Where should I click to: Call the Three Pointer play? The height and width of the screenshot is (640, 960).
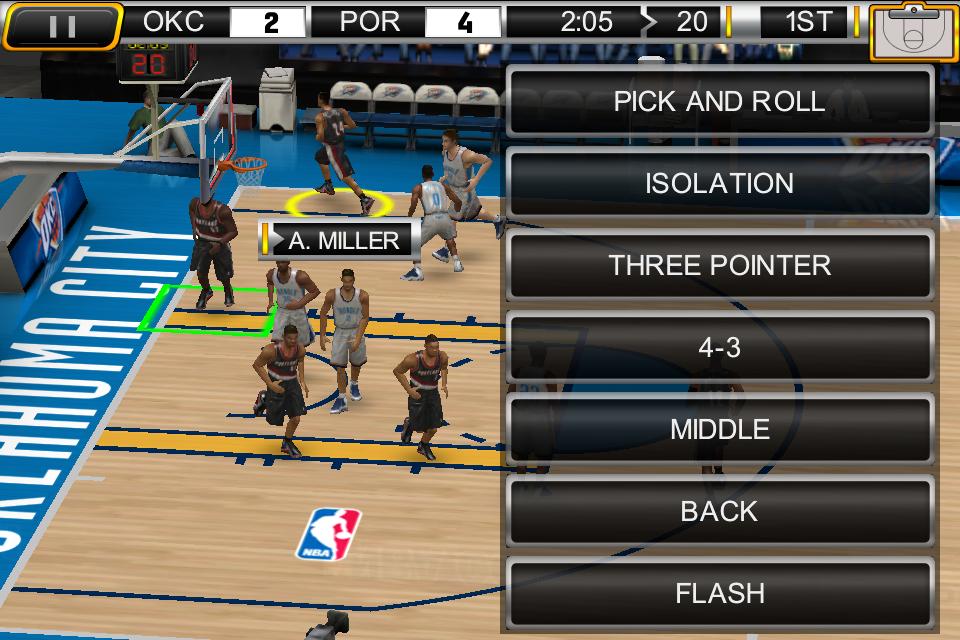tap(719, 266)
